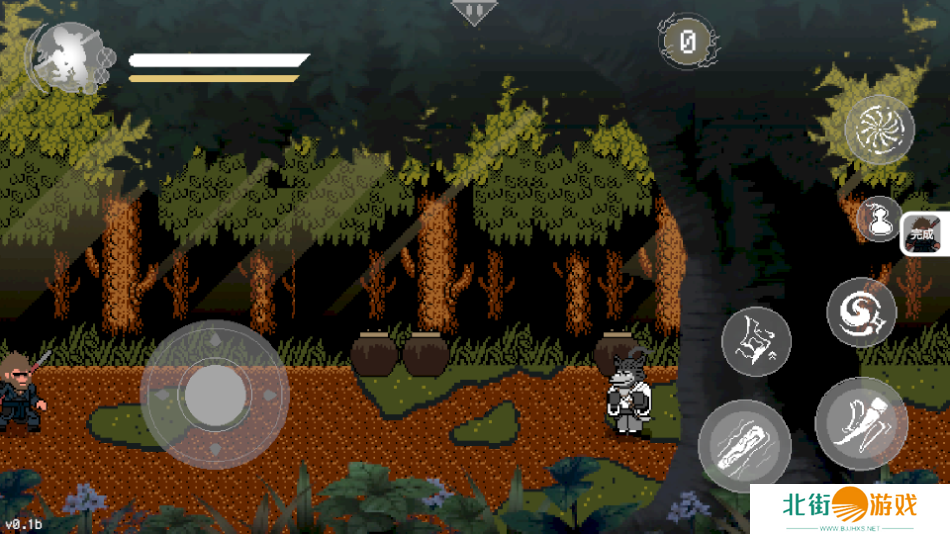Trigger the swirling cloud skill
Screen dimensions: 950x534
tap(861, 312)
